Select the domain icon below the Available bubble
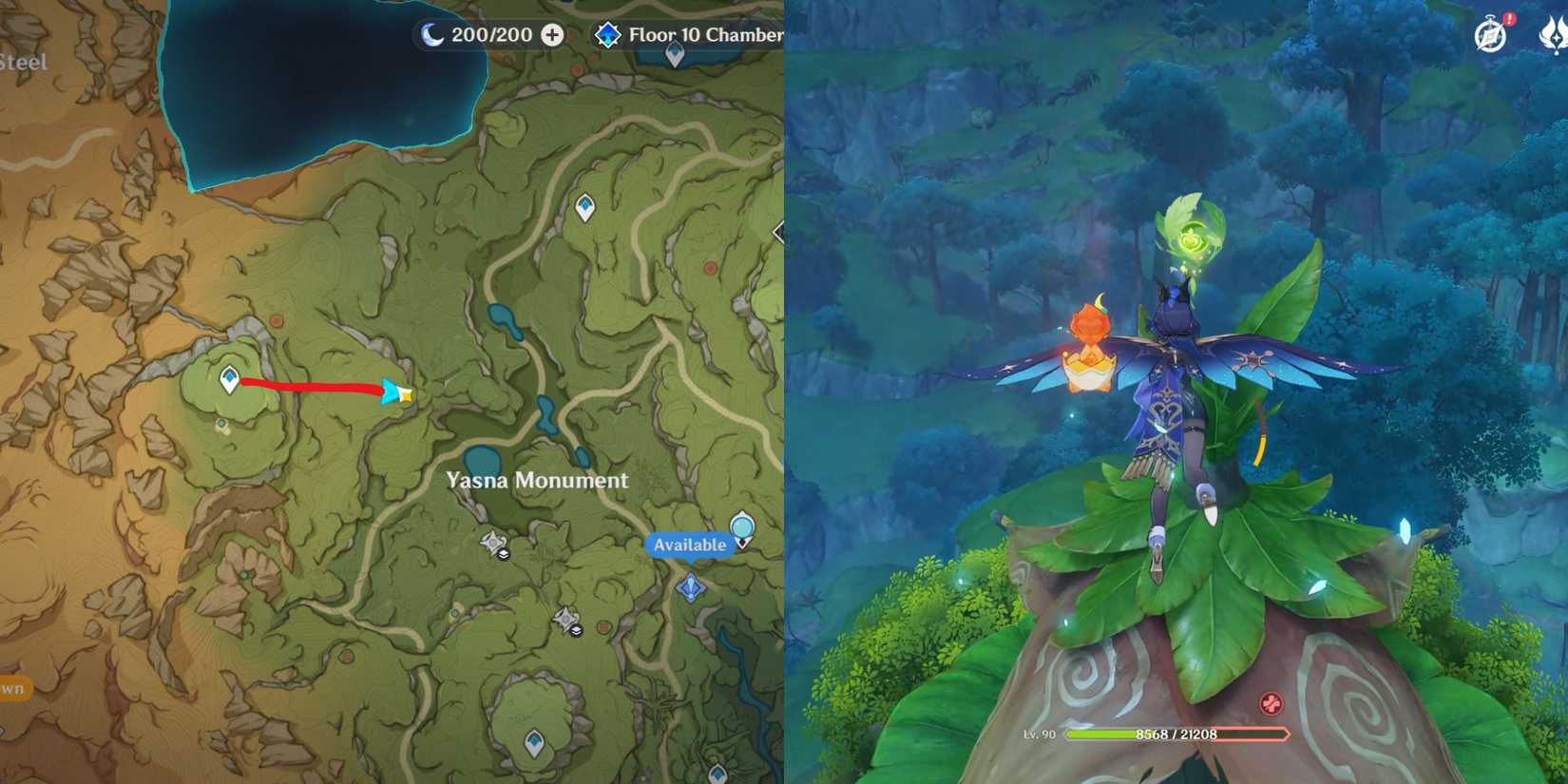 692,587
